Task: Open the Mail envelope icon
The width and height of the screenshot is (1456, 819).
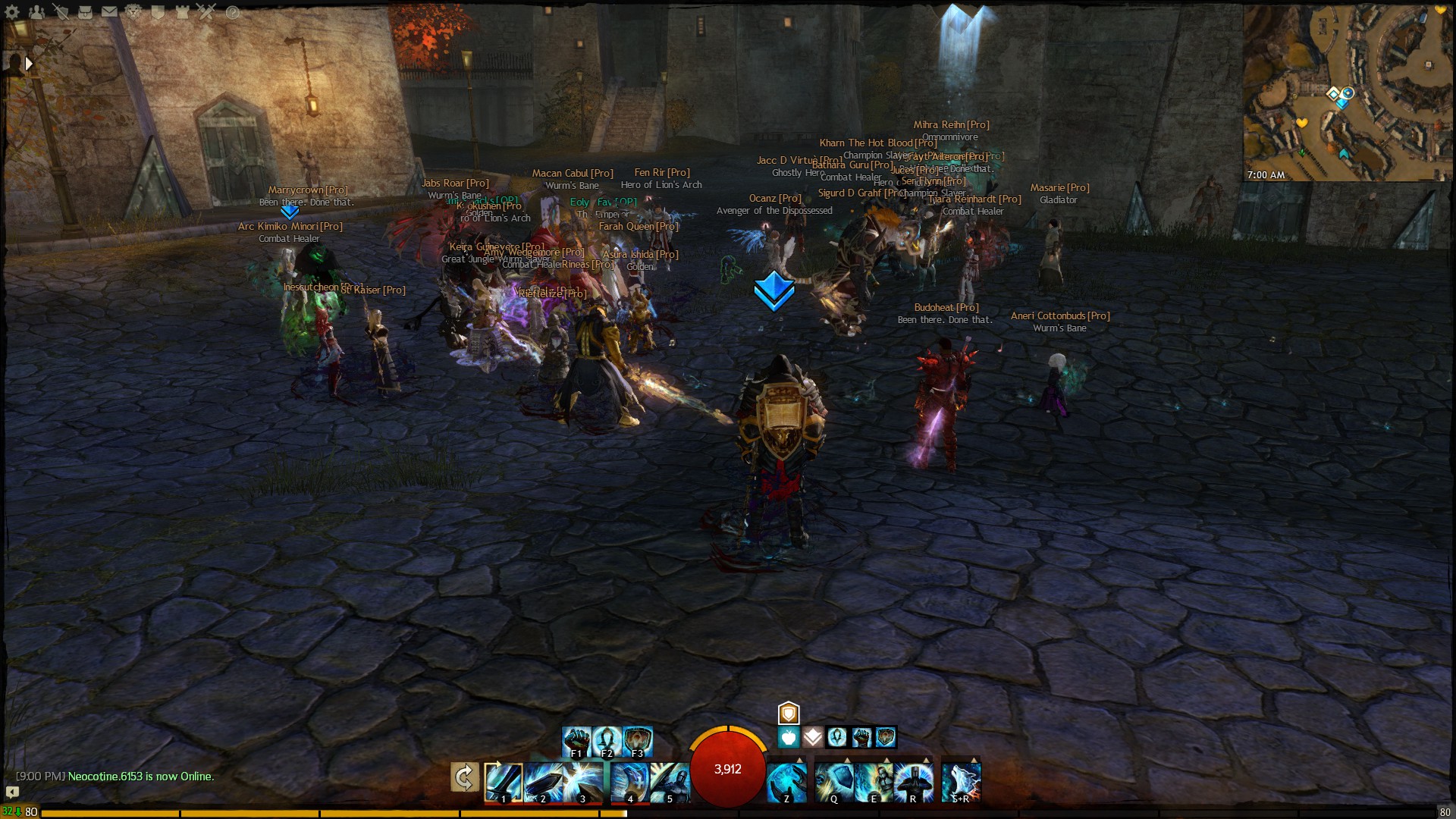Action: pyautogui.click(x=109, y=12)
